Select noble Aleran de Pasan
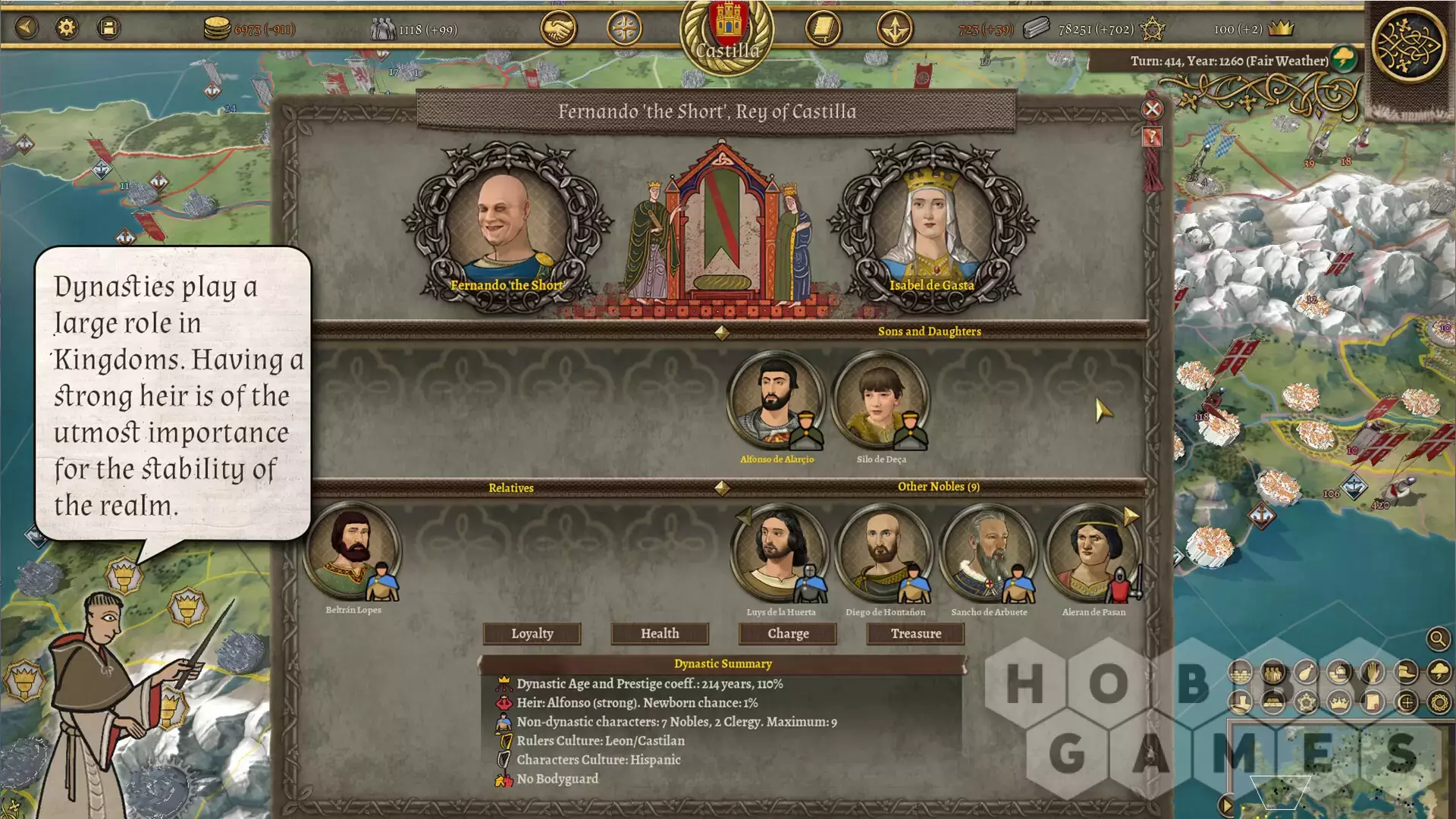 point(1092,552)
